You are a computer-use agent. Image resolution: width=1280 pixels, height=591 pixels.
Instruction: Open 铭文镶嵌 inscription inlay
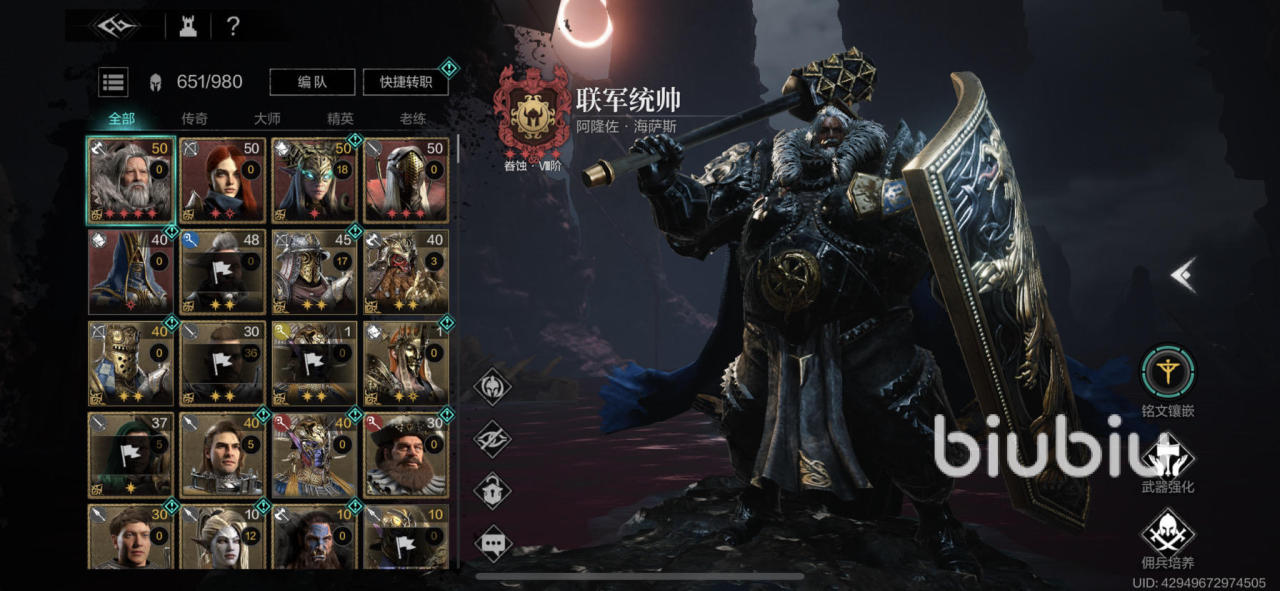[1167, 373]
